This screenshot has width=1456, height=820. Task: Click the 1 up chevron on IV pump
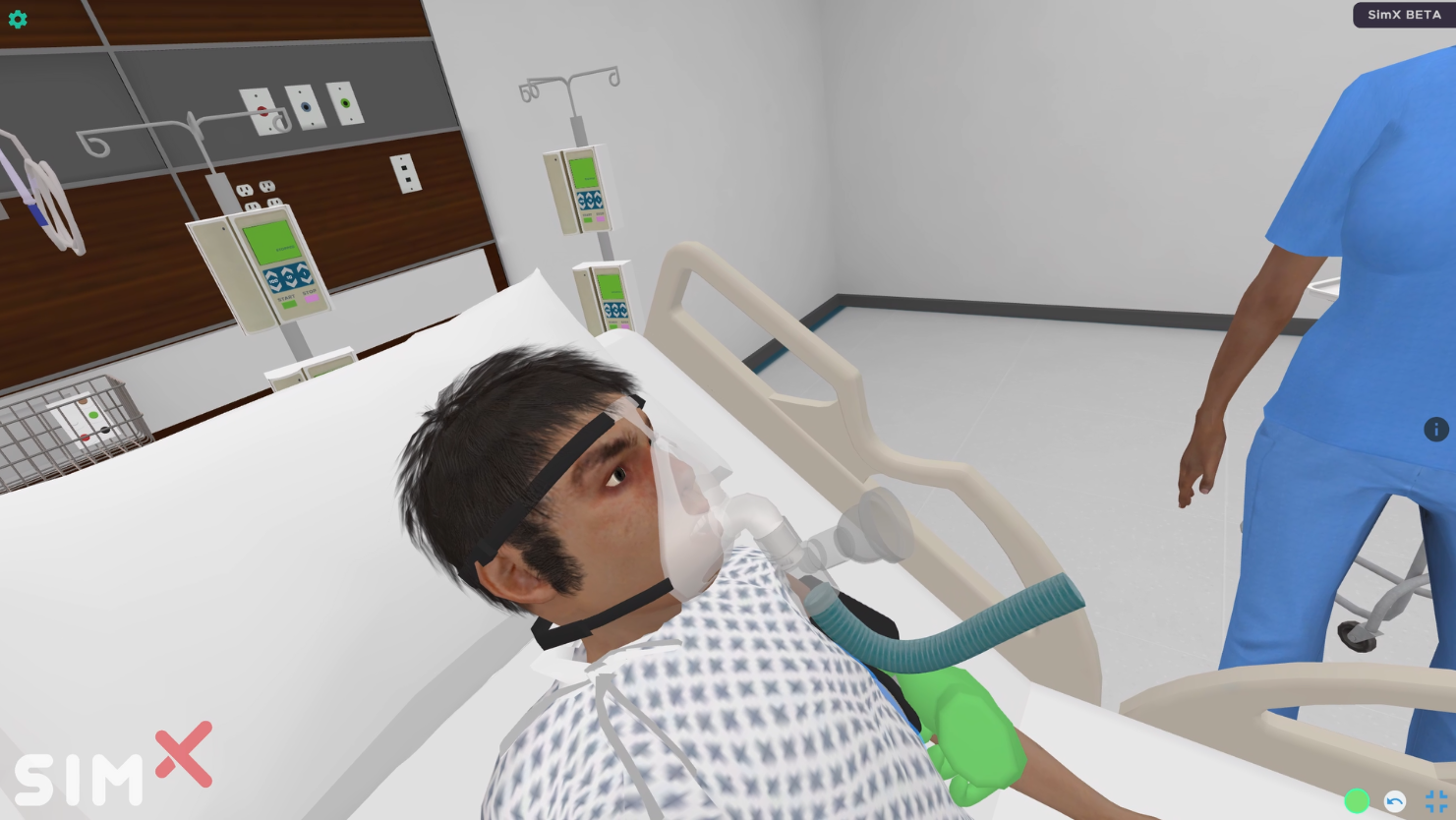(302, 267)
